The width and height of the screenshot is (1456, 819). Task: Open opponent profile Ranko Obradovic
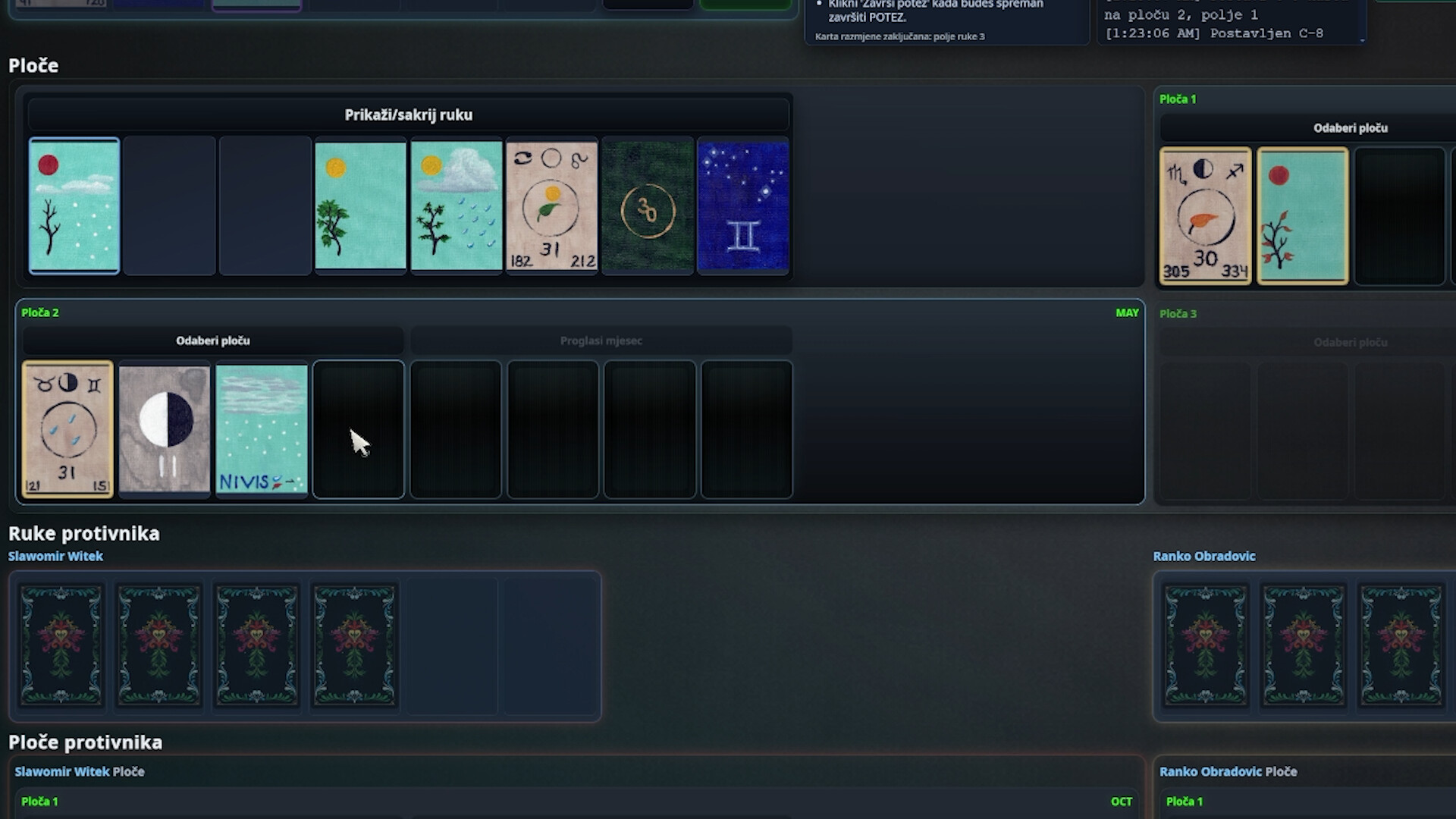tap(1204, 556)
